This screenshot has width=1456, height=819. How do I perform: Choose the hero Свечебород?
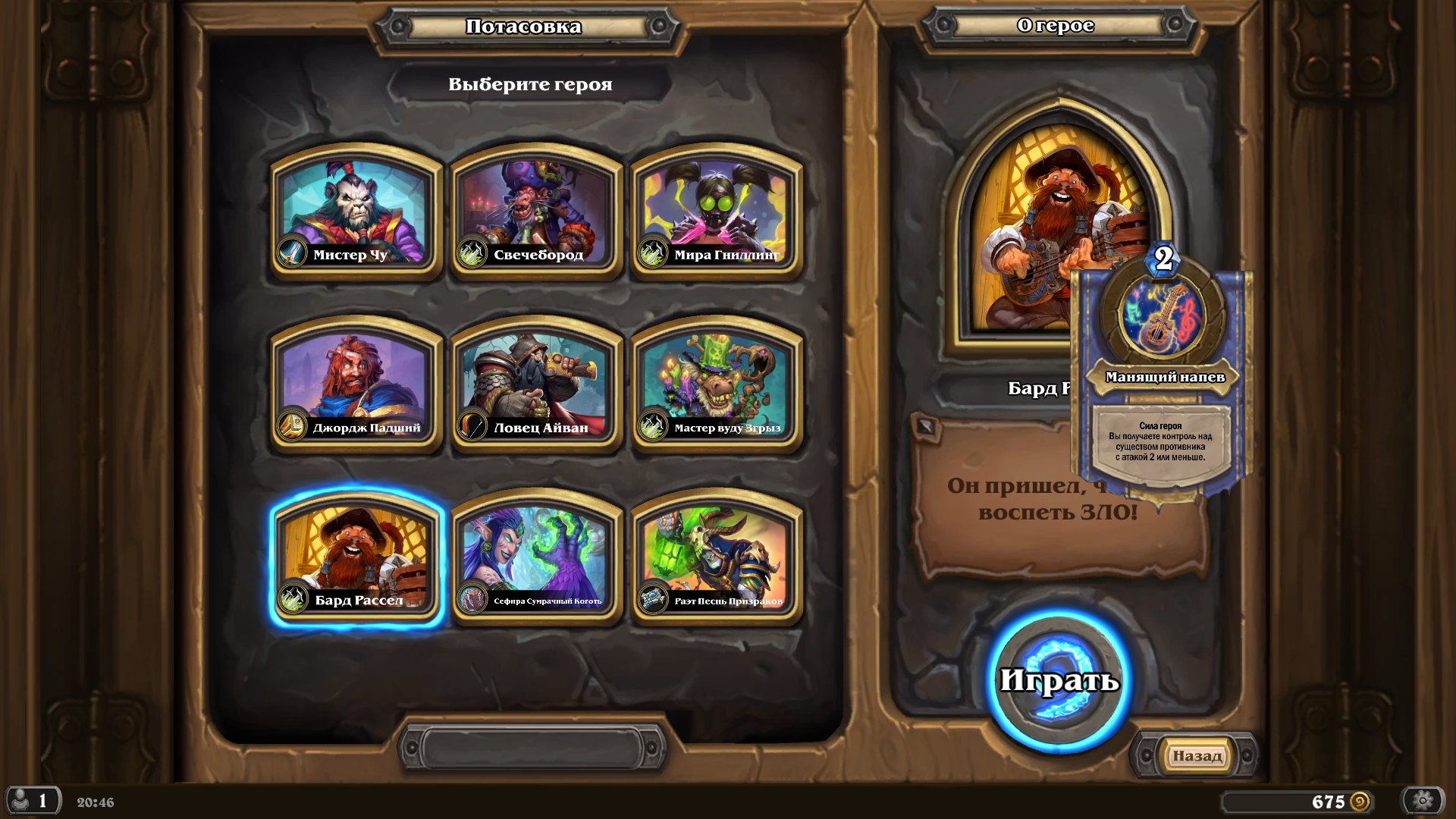tap(535, 212)
